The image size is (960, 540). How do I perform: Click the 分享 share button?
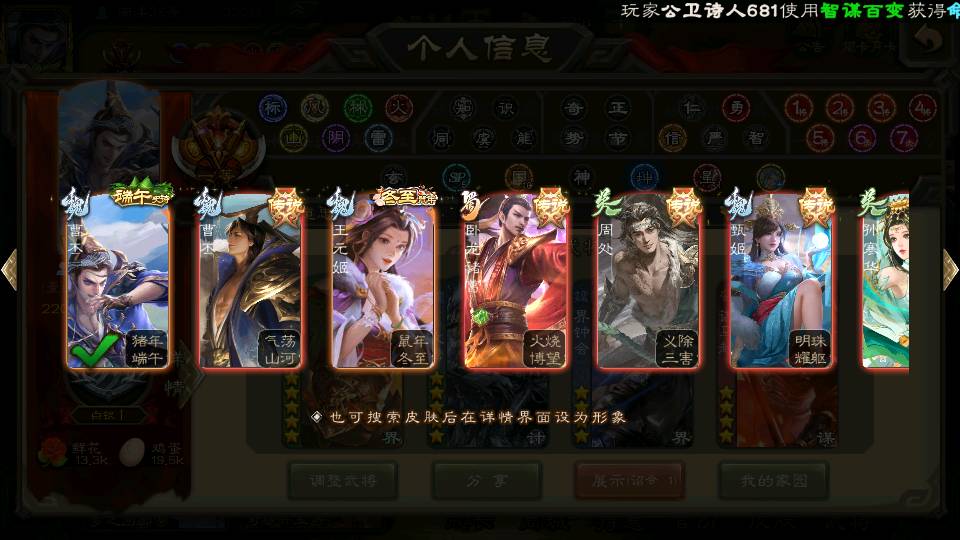pyautogui.click(x=487, y=481)
